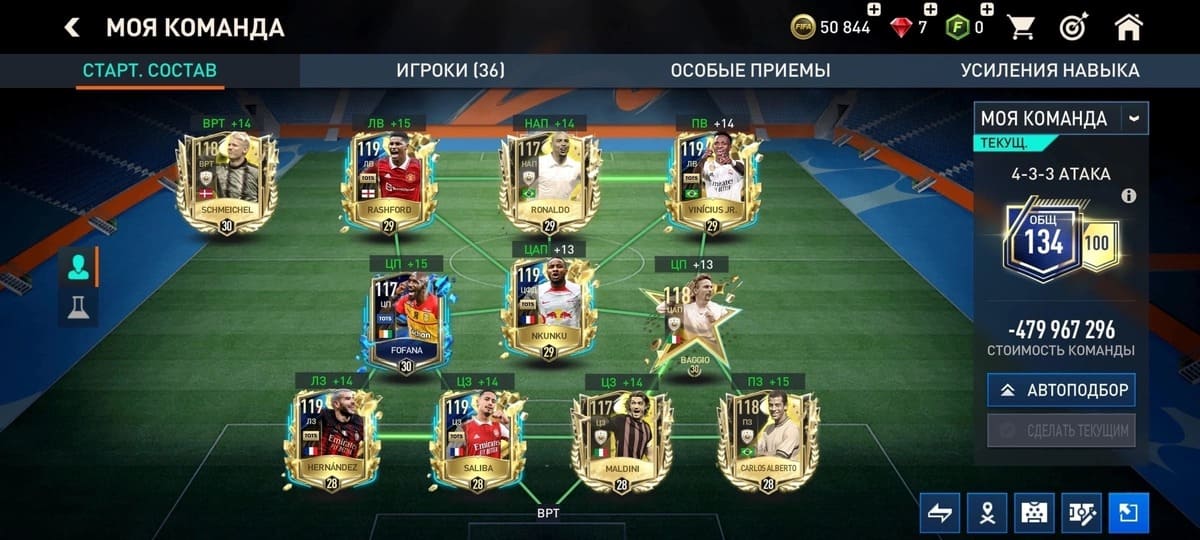Switch to the Игроки (36) tab

(450, 70)
